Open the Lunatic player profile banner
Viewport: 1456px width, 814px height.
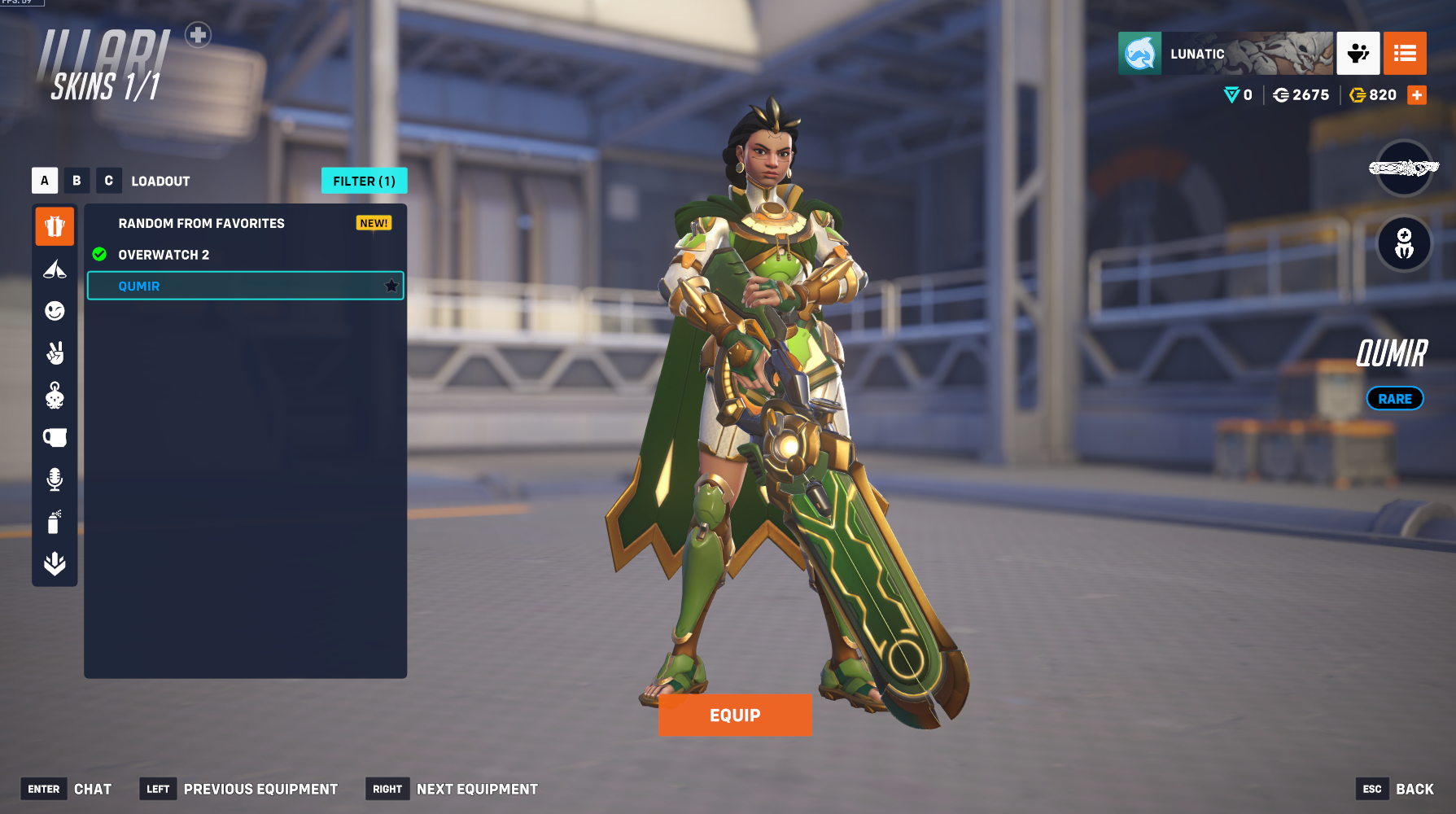[1225, 54]
